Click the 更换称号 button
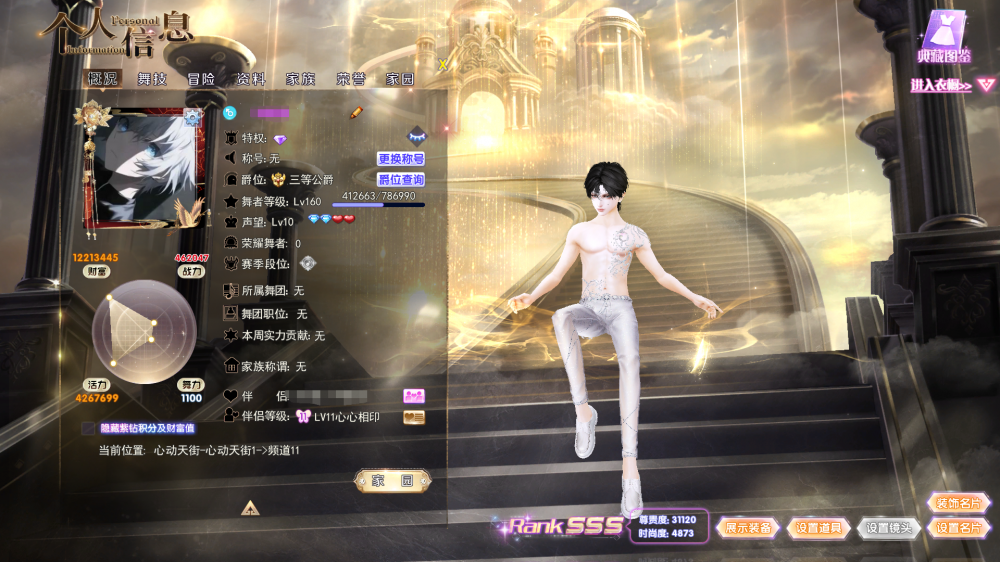 [x=401, y=159]
